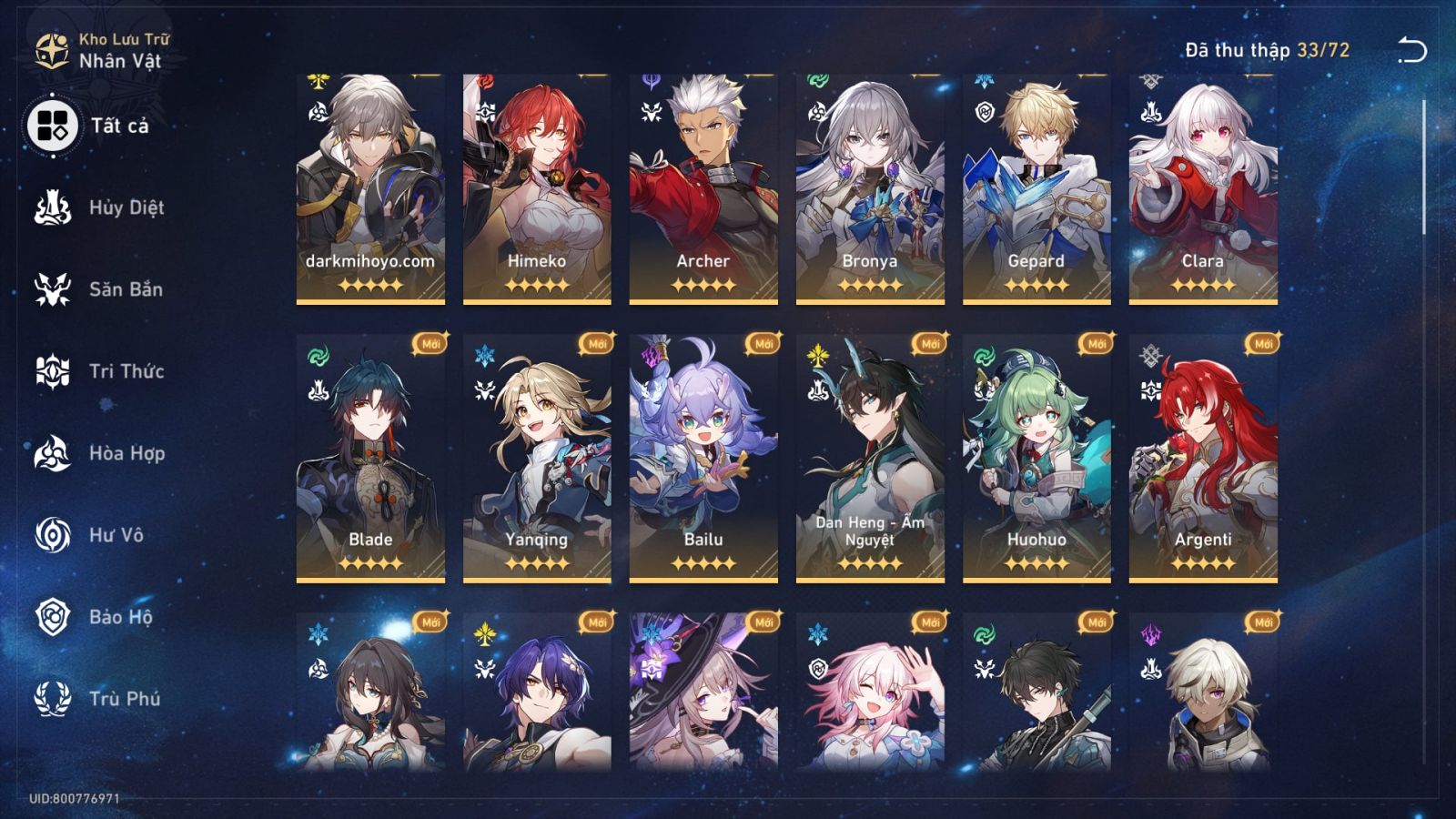
Task: View Clara's five-star rating stars
Action: [x=1201, y=288]
